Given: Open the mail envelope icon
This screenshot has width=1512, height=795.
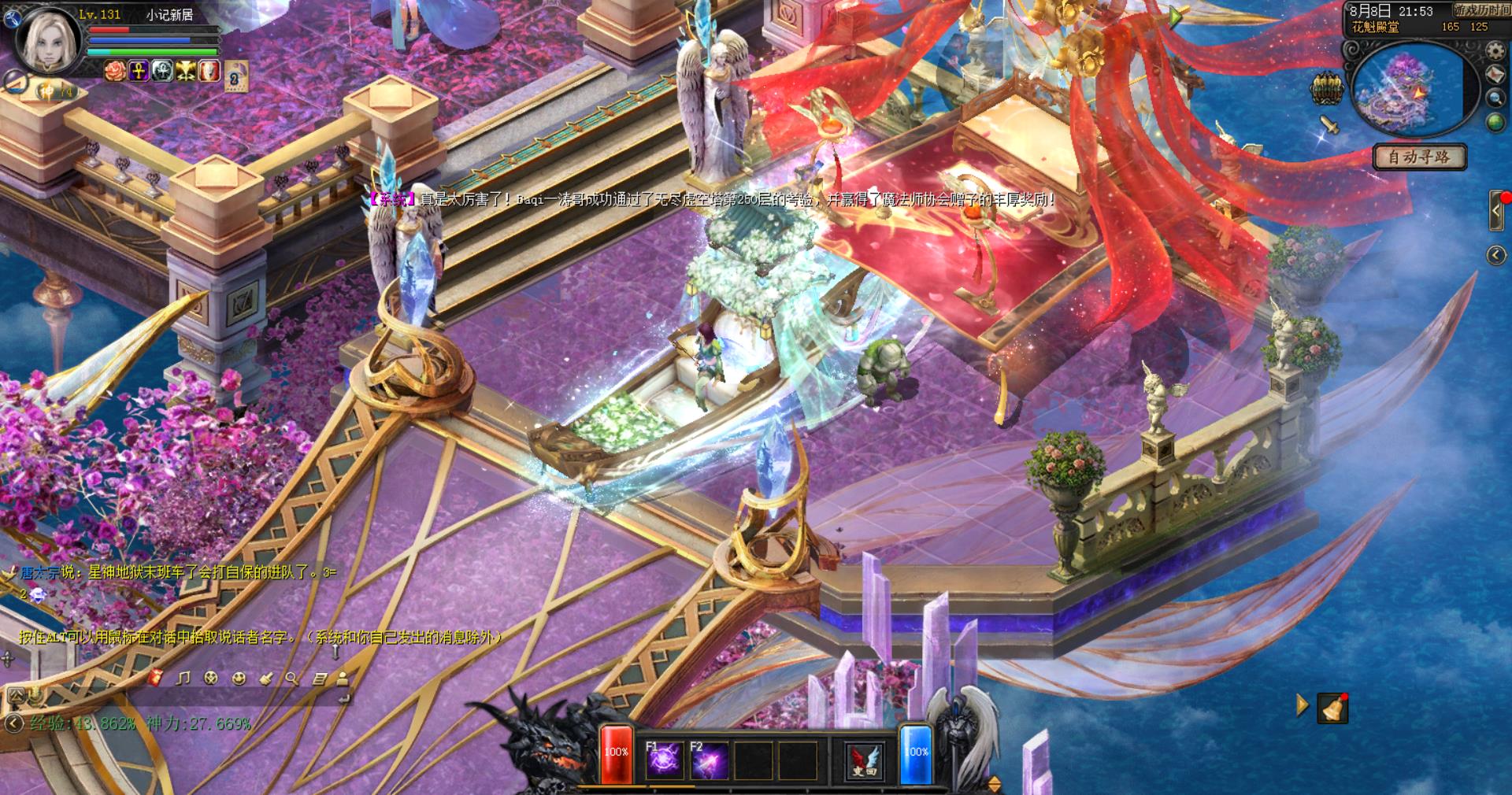Looking at the screenshot, I should coord(1495,74).
